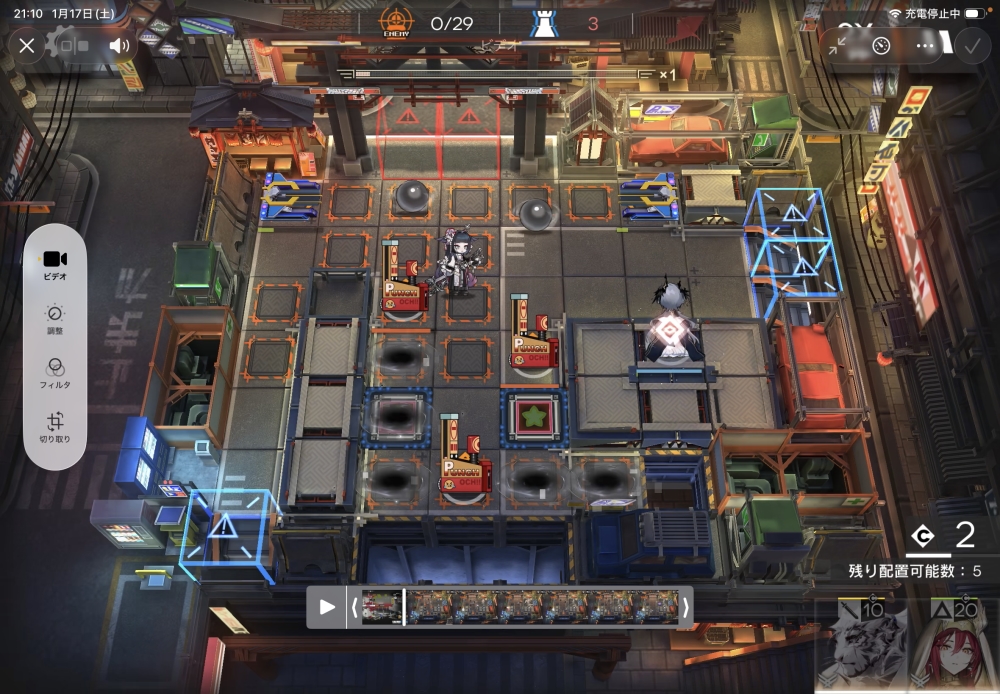This screenshot has width=1000, height=694.
Task: Close the video editor with the X button
Action: pos(27,45)
